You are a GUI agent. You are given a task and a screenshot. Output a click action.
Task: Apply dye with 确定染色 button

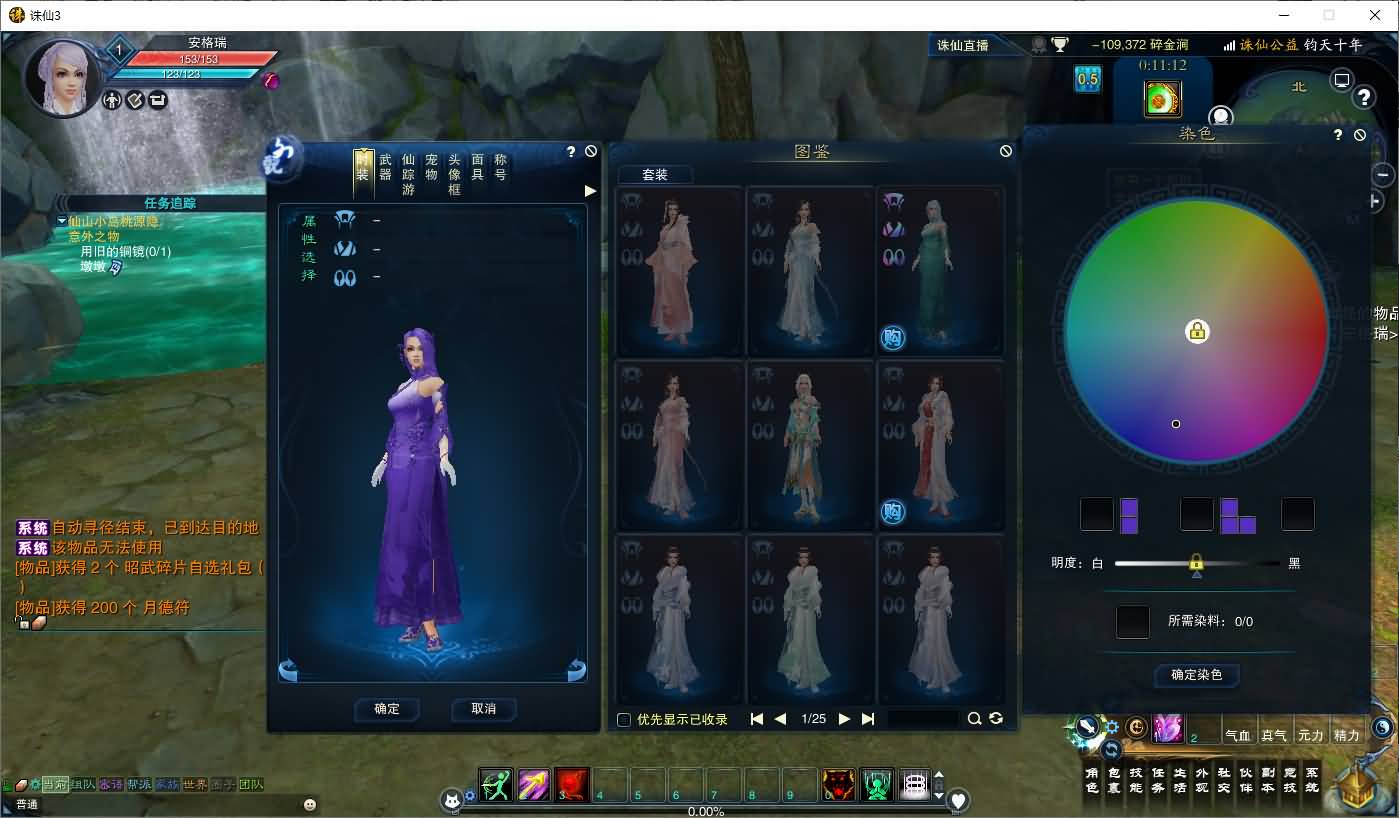(x=1196, y=675)
